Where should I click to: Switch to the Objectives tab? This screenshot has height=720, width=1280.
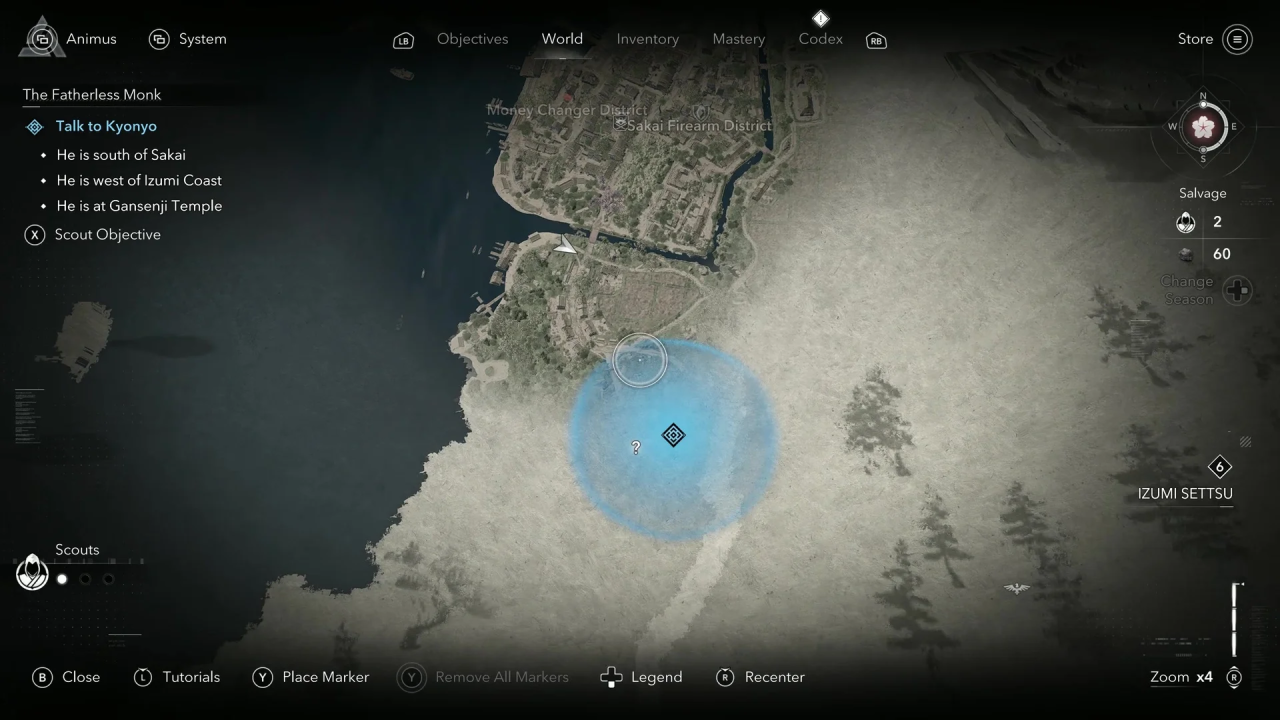click(472, 39)
